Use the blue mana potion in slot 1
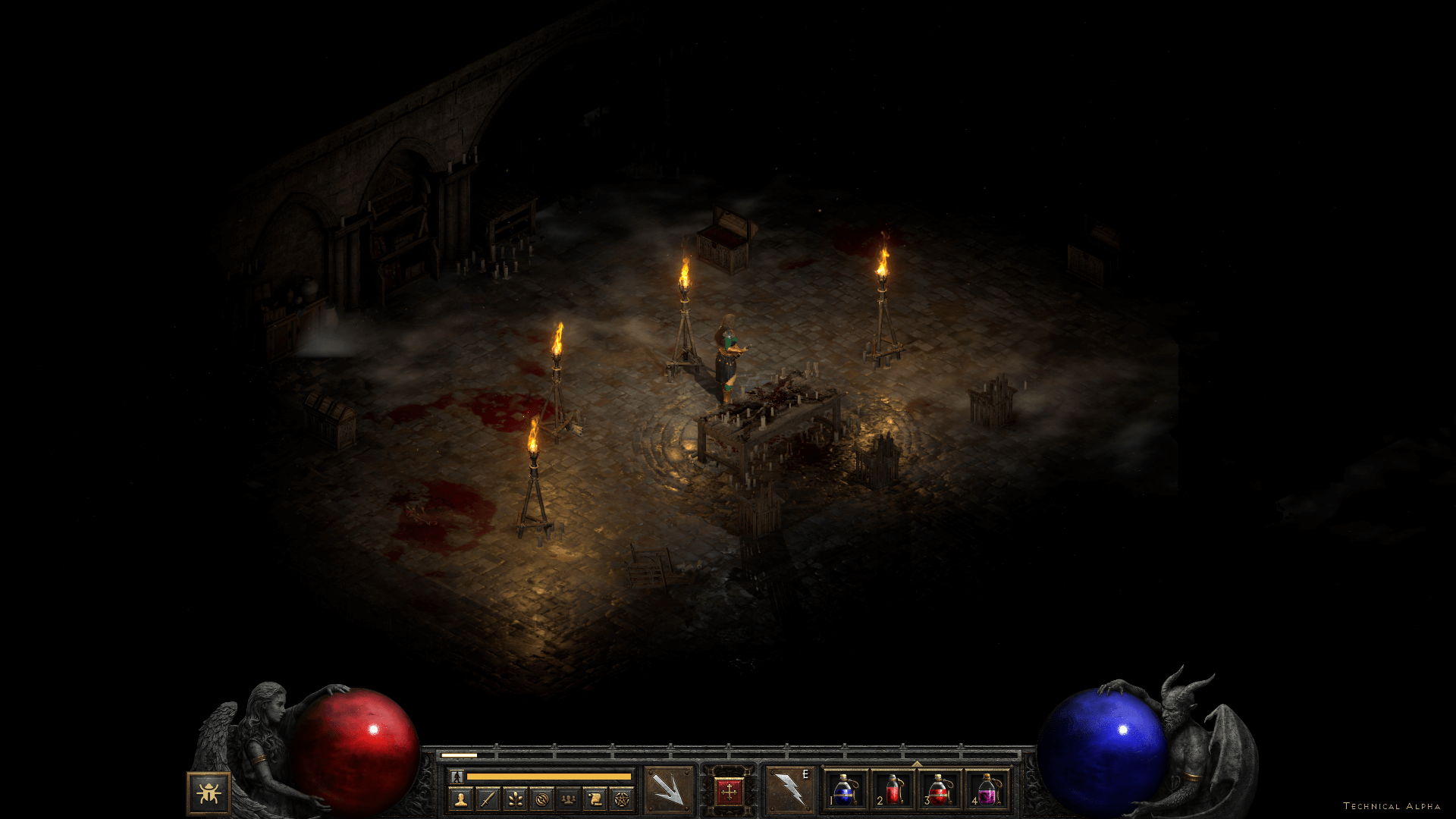This screenshot has width=1456, height=819. coord(844,790)
